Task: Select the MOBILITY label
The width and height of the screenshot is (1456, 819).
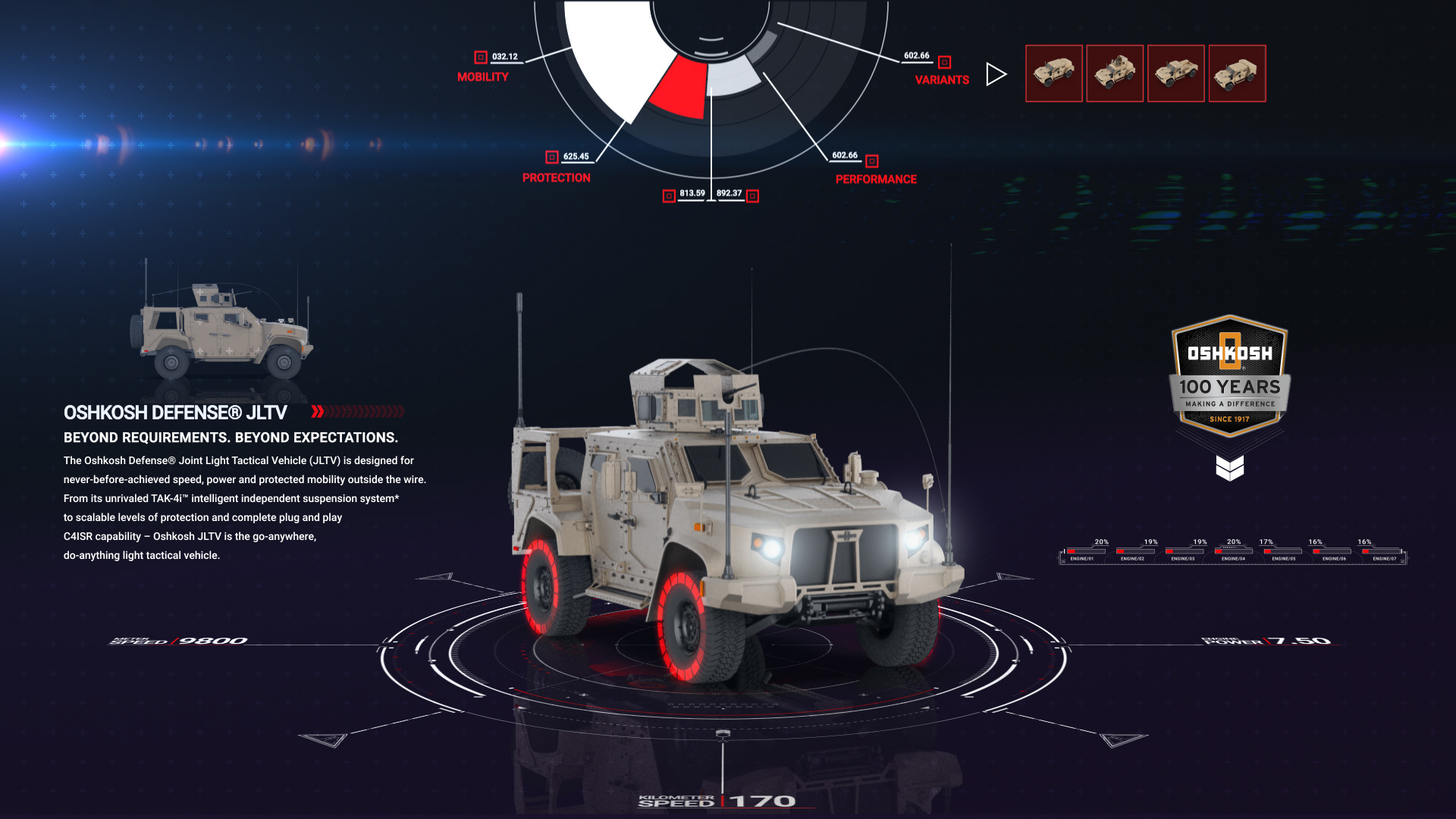Action: point(484,75)
